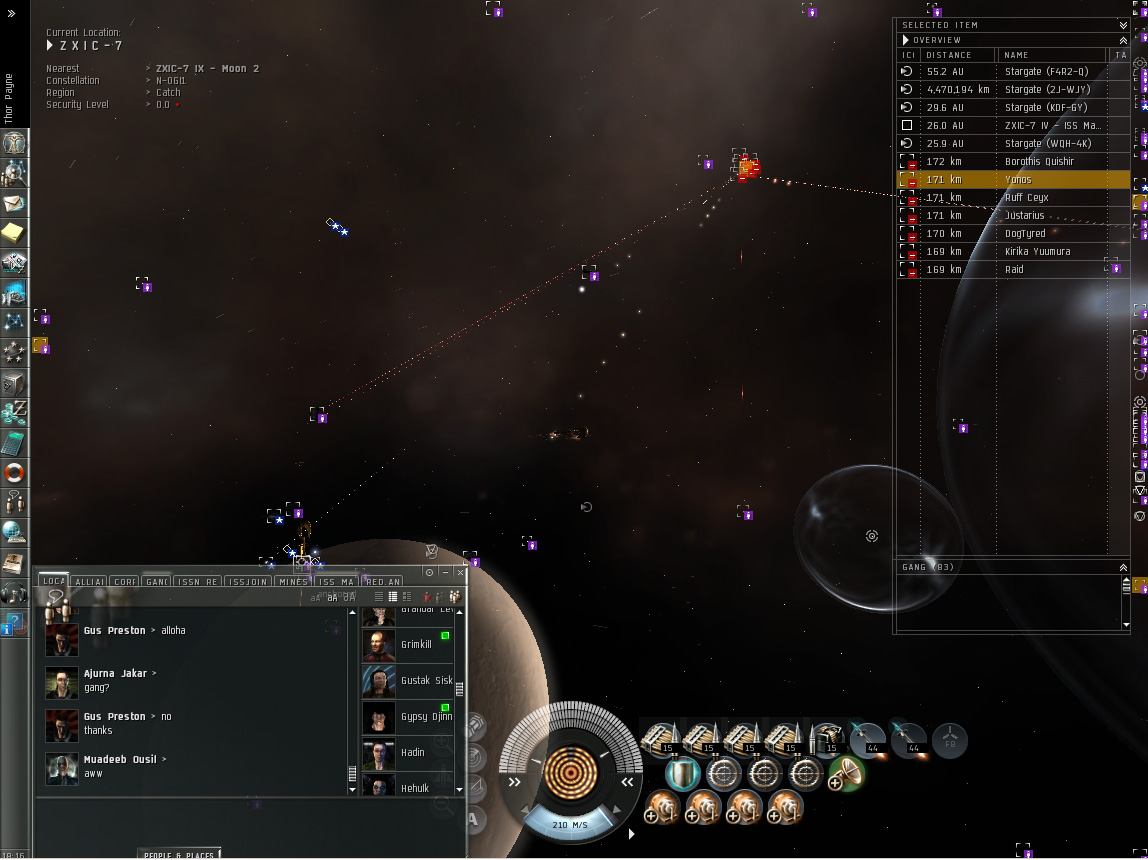Open the Mines chat channel tab

click(x=293, y=581)
